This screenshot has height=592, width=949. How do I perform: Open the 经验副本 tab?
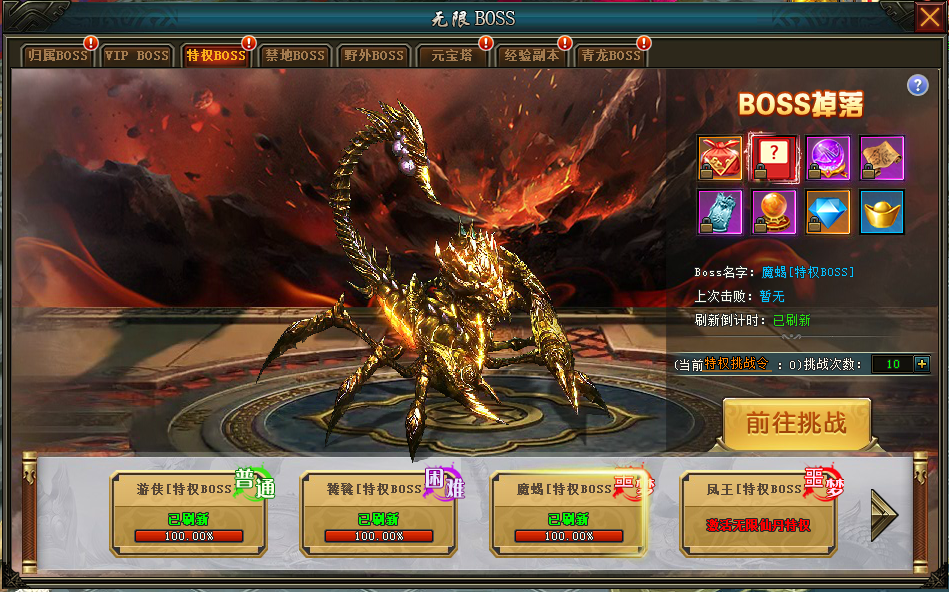[531, 56]
